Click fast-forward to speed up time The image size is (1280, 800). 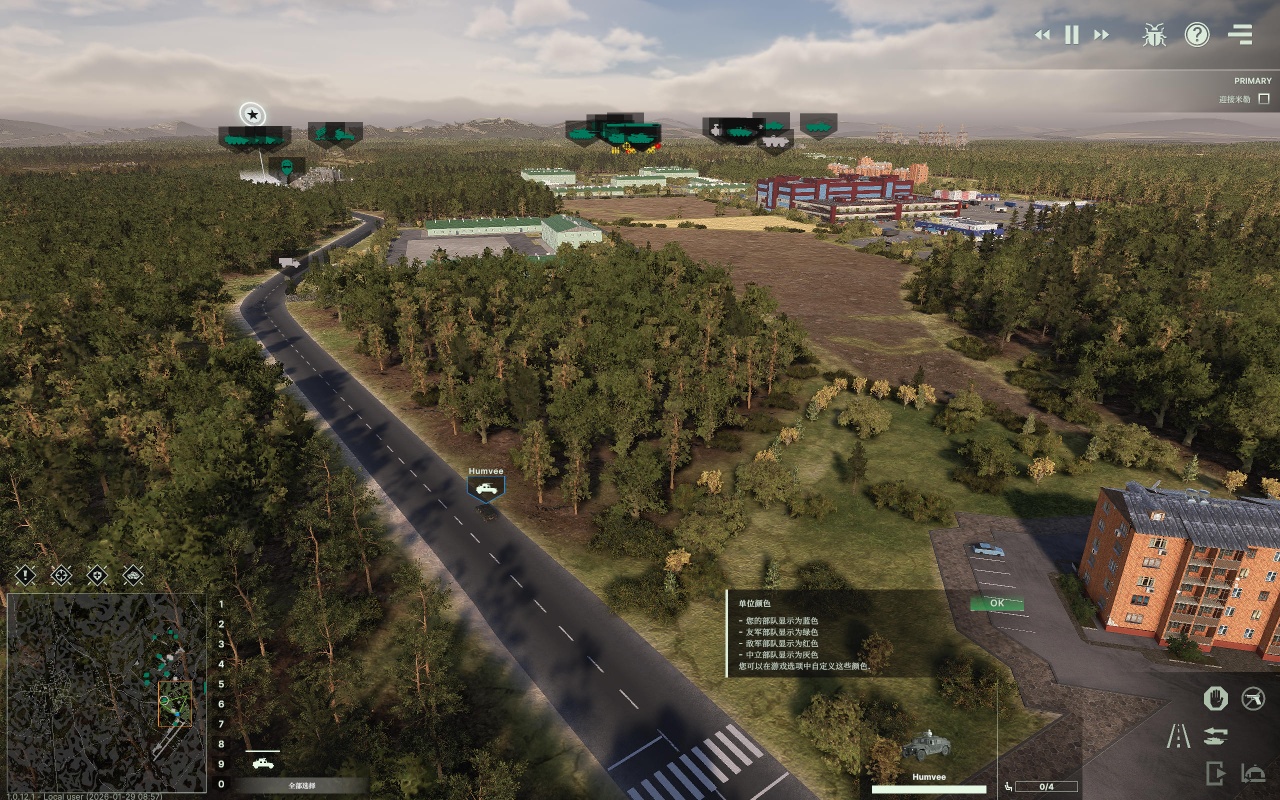[1100, 34]
